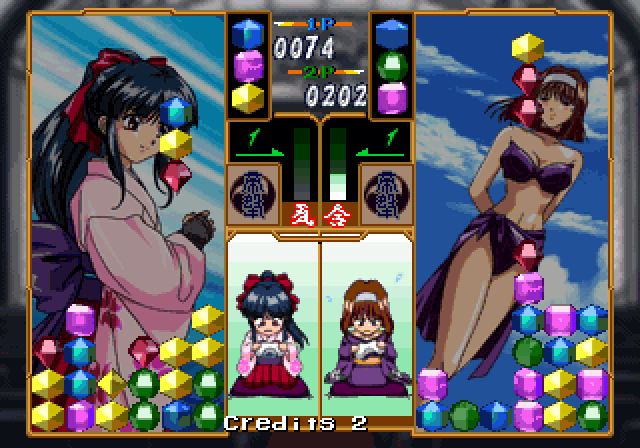Viewport: 640px width, 448px height.
Task: Select player 2's next-piece gem preview
Action: (x=392, y=65)
